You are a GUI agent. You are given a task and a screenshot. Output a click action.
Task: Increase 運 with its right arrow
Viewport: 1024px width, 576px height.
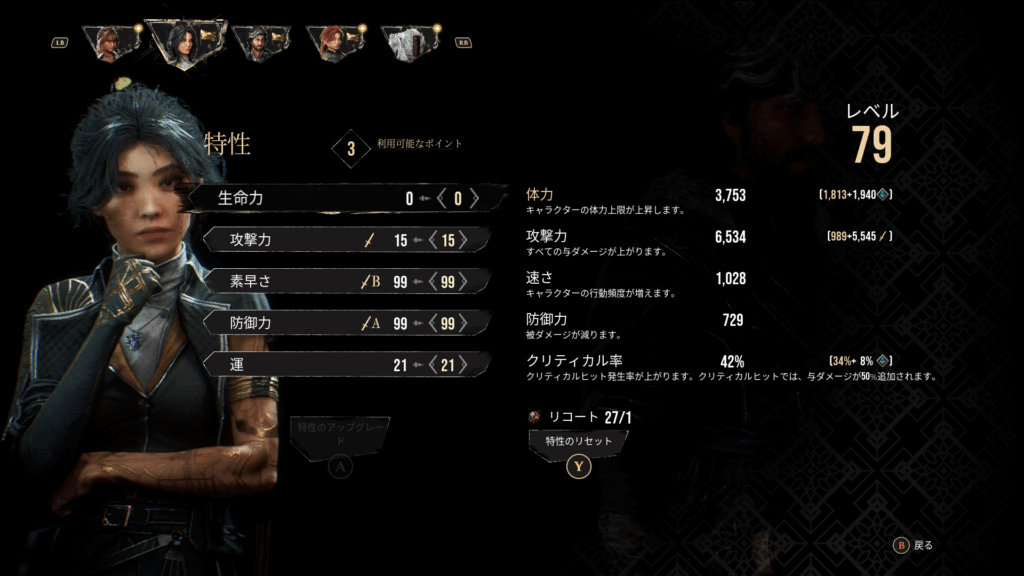(x=462, y=365)
